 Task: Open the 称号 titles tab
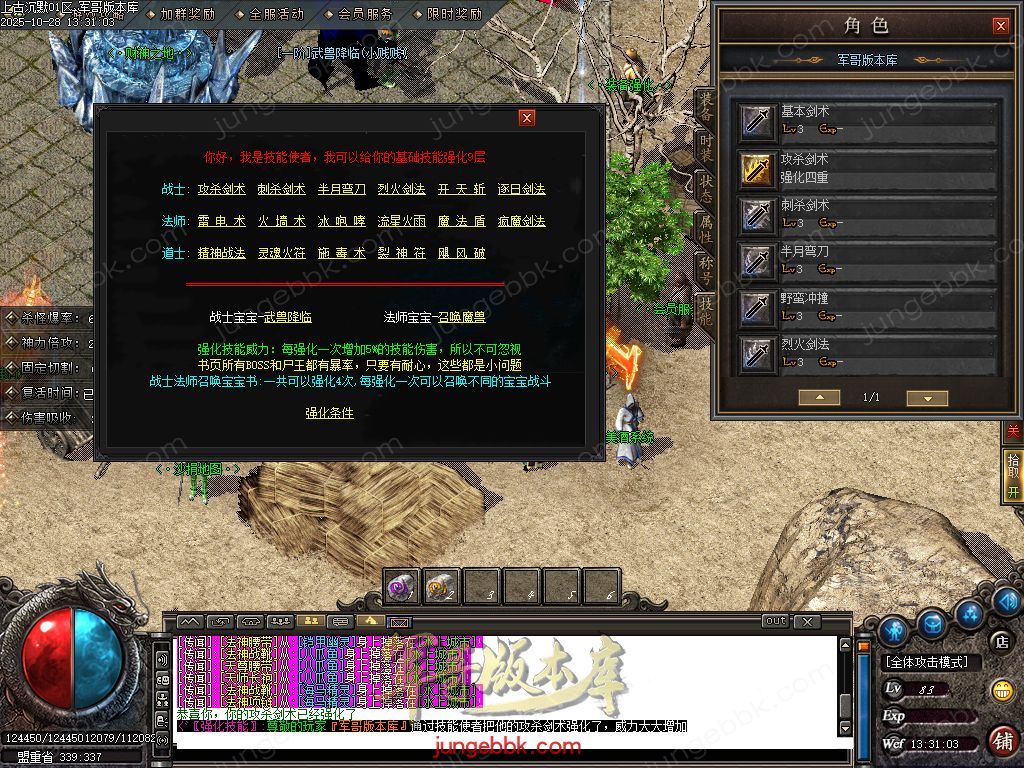coord(706,268)
